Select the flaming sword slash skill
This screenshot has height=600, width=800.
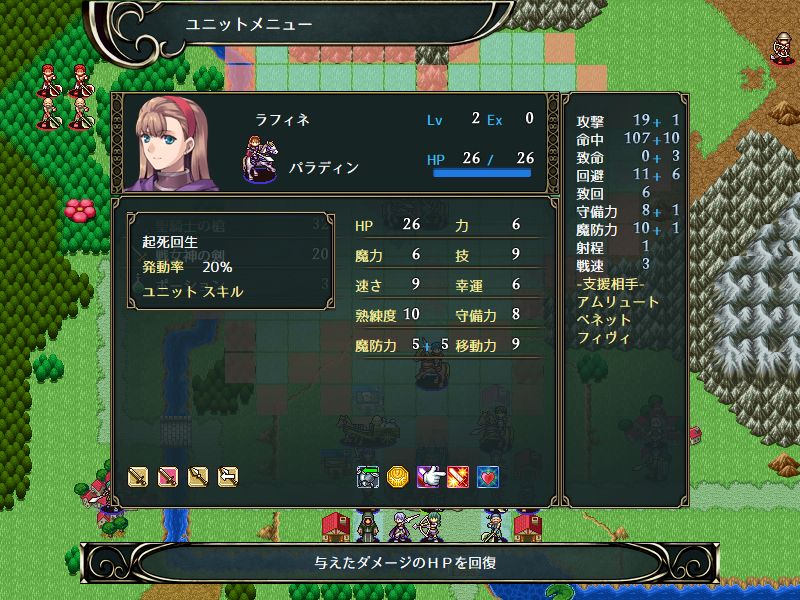click(x=458, y=477)
